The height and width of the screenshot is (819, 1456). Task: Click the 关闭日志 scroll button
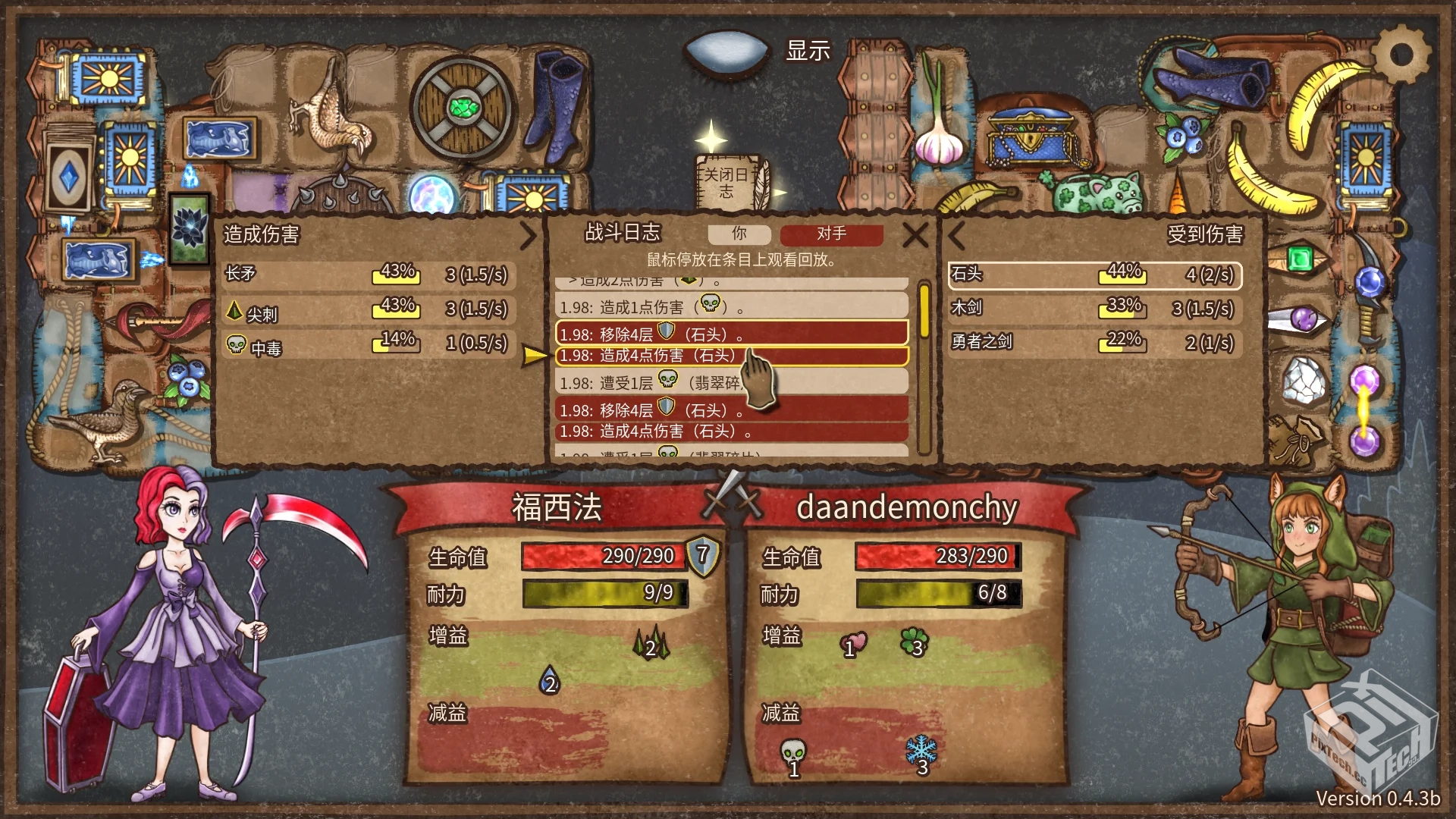tap(728, 183)
